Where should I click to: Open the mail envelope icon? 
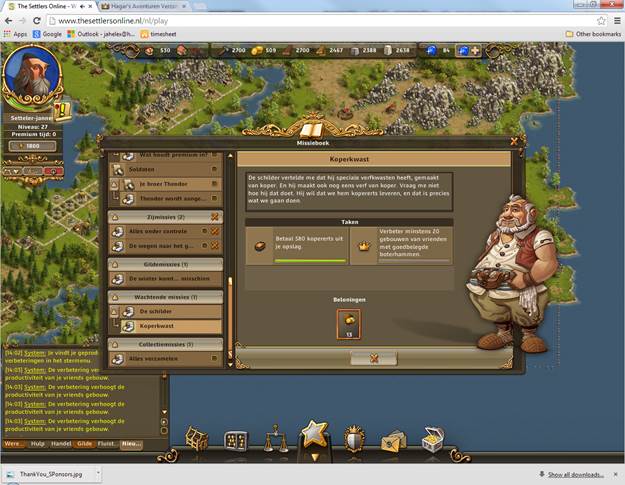[x=393, y=440]
